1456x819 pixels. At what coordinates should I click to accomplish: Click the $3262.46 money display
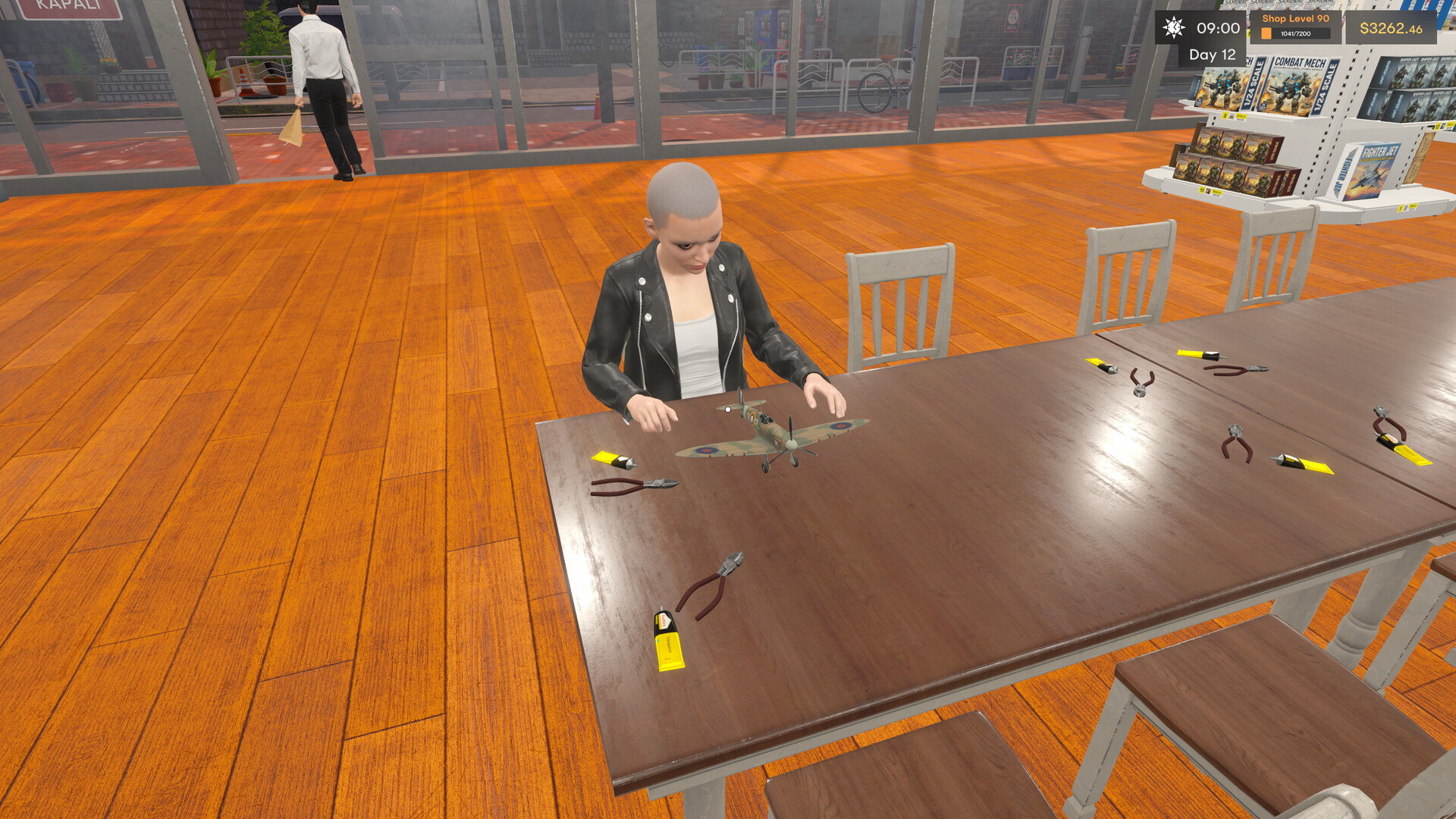[x=1392, y=30]
